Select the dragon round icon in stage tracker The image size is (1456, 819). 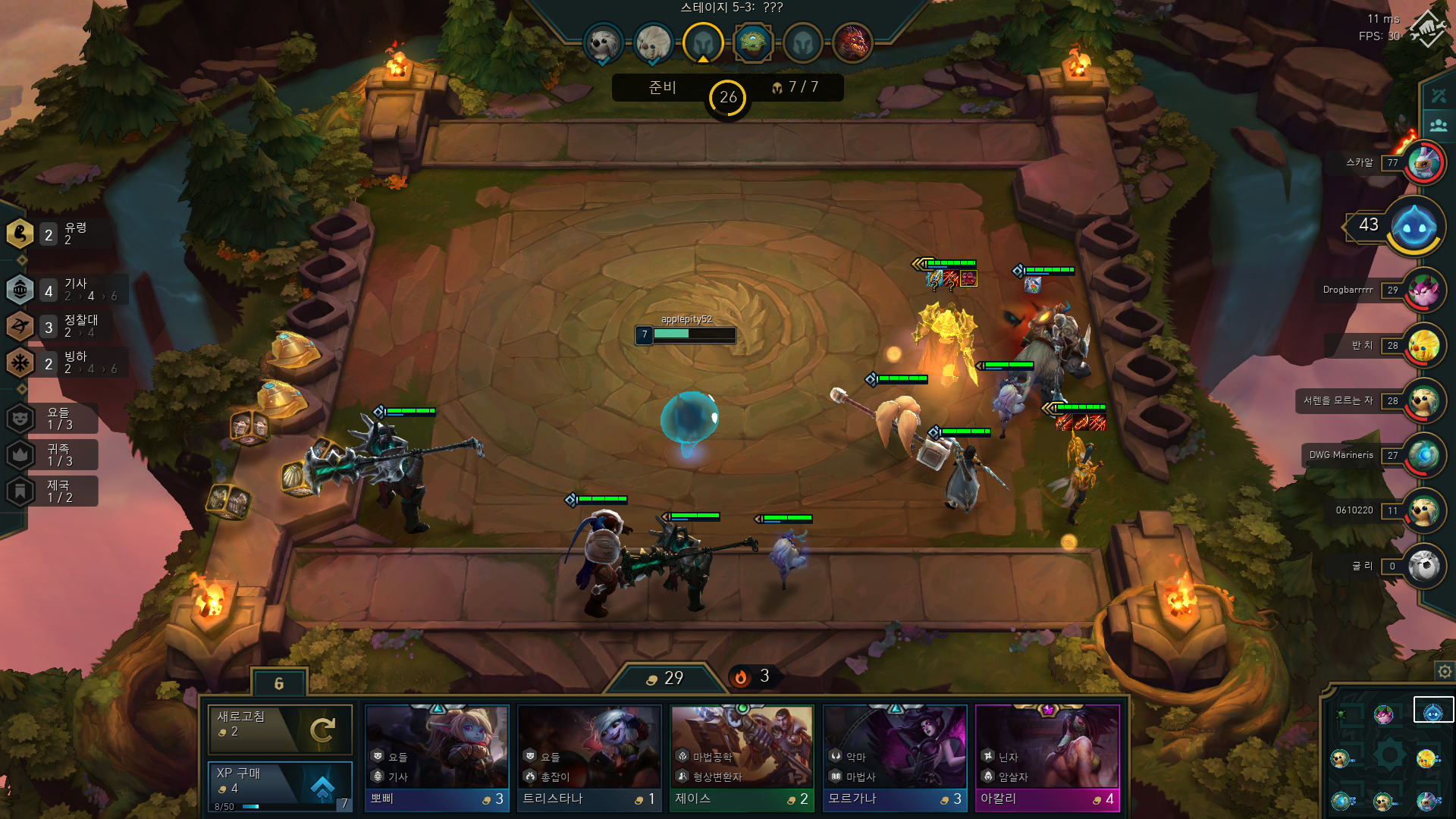[x=852, y=42]
